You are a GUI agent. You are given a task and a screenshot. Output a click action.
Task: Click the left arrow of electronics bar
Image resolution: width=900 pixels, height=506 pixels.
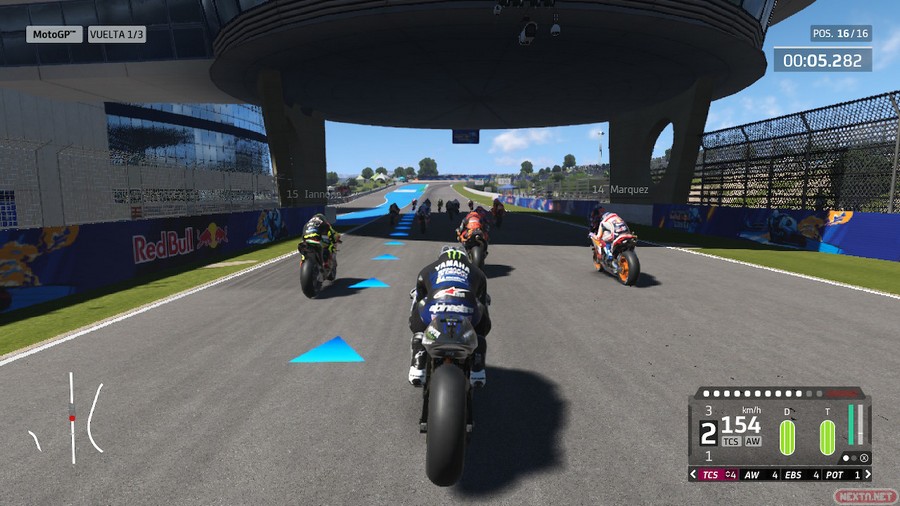(694, 474)
